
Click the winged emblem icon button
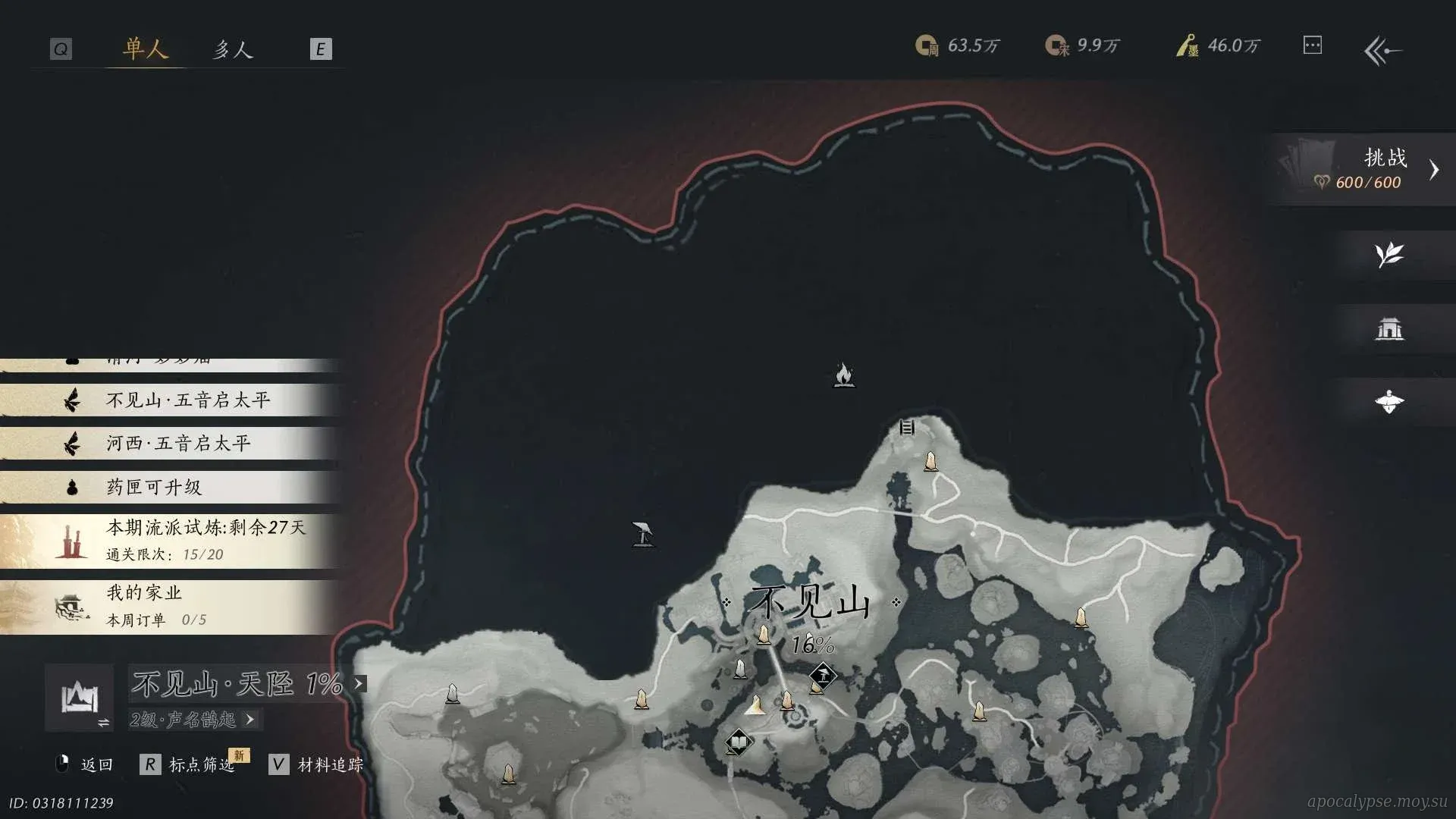1389,402
